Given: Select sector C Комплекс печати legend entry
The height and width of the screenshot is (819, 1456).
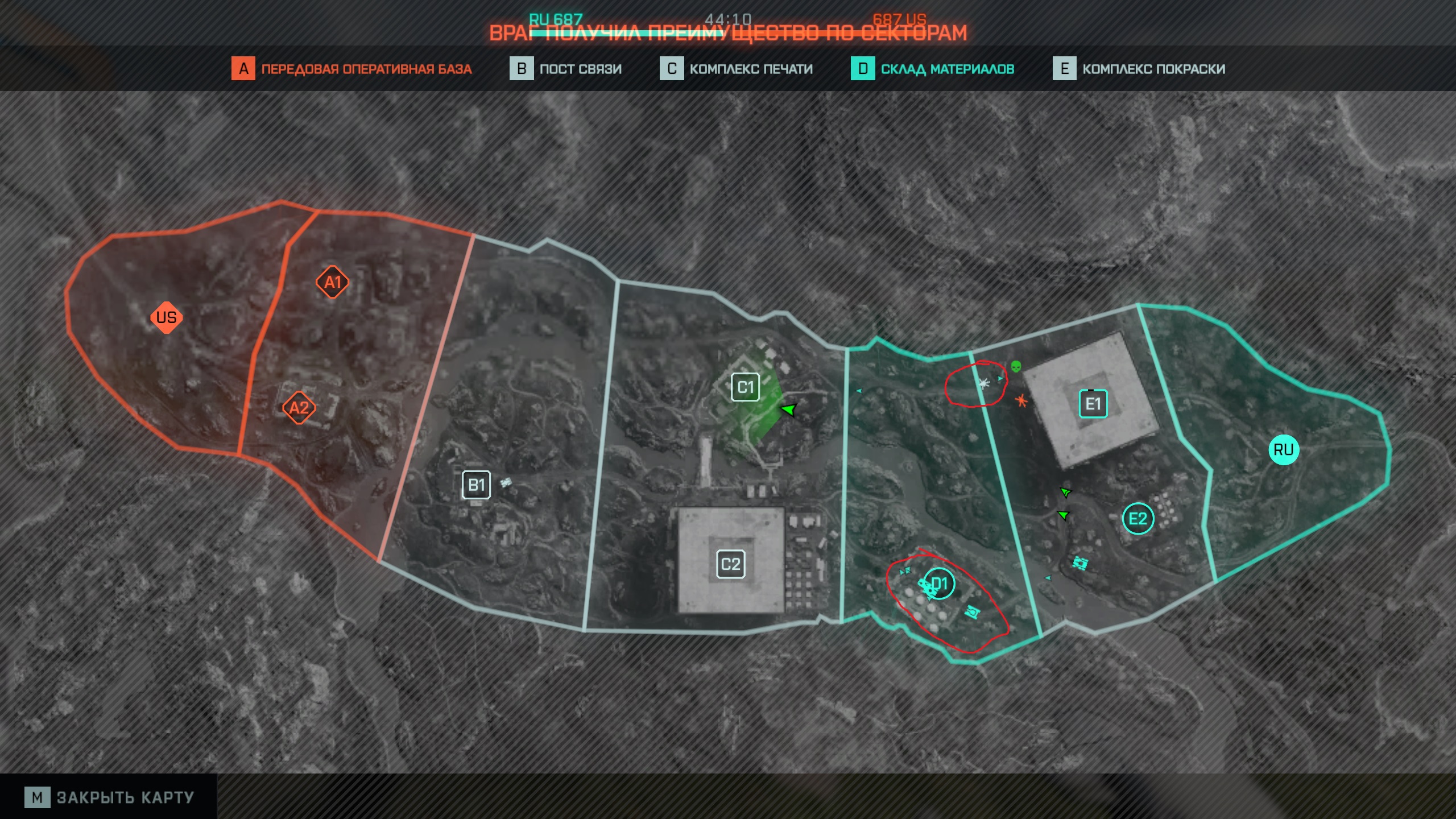Looking at the screenshot, I should click(736, 69).
